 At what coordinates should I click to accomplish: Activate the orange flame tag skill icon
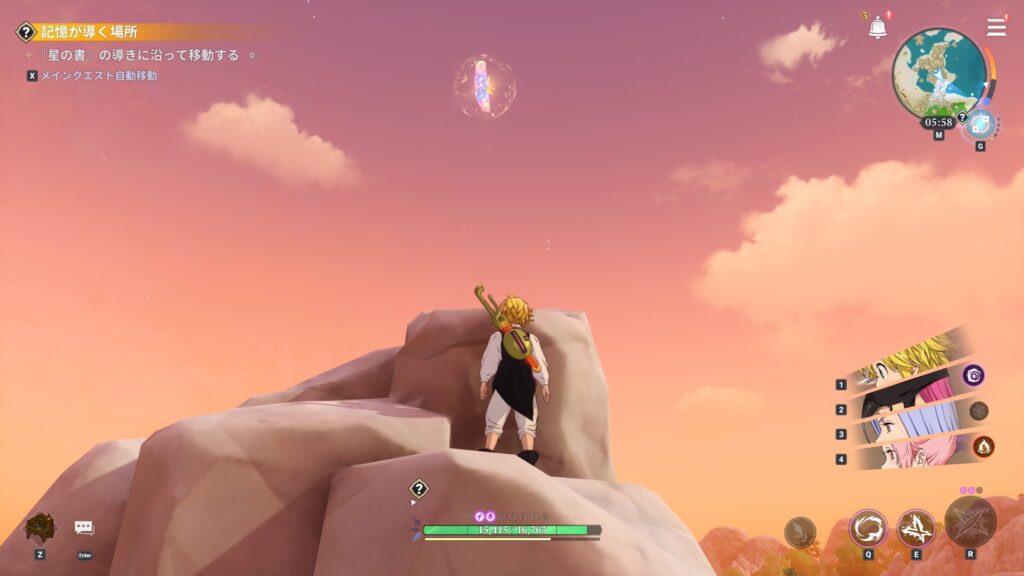click(983, 446)
